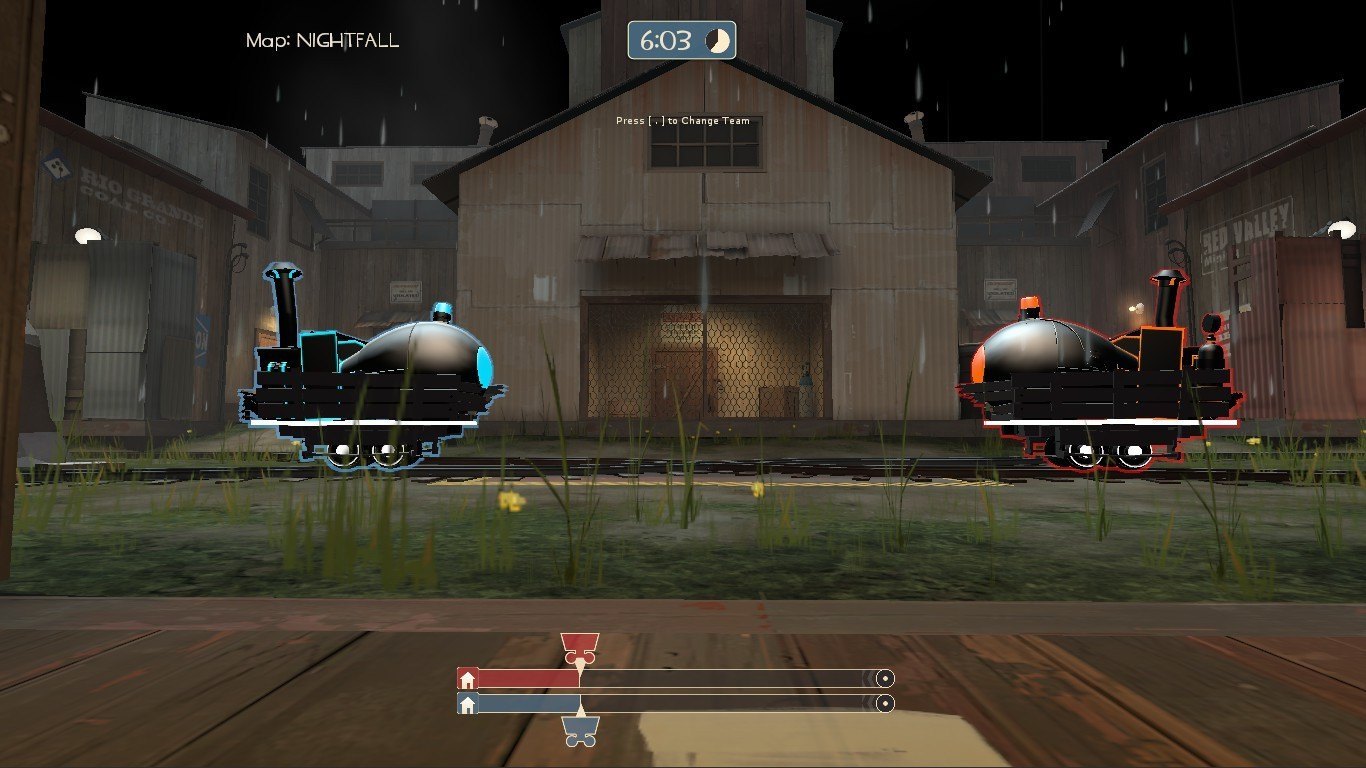Select the blue team home icon
The height and width of the screenshot is (768, 1366).
click(467, 704)
